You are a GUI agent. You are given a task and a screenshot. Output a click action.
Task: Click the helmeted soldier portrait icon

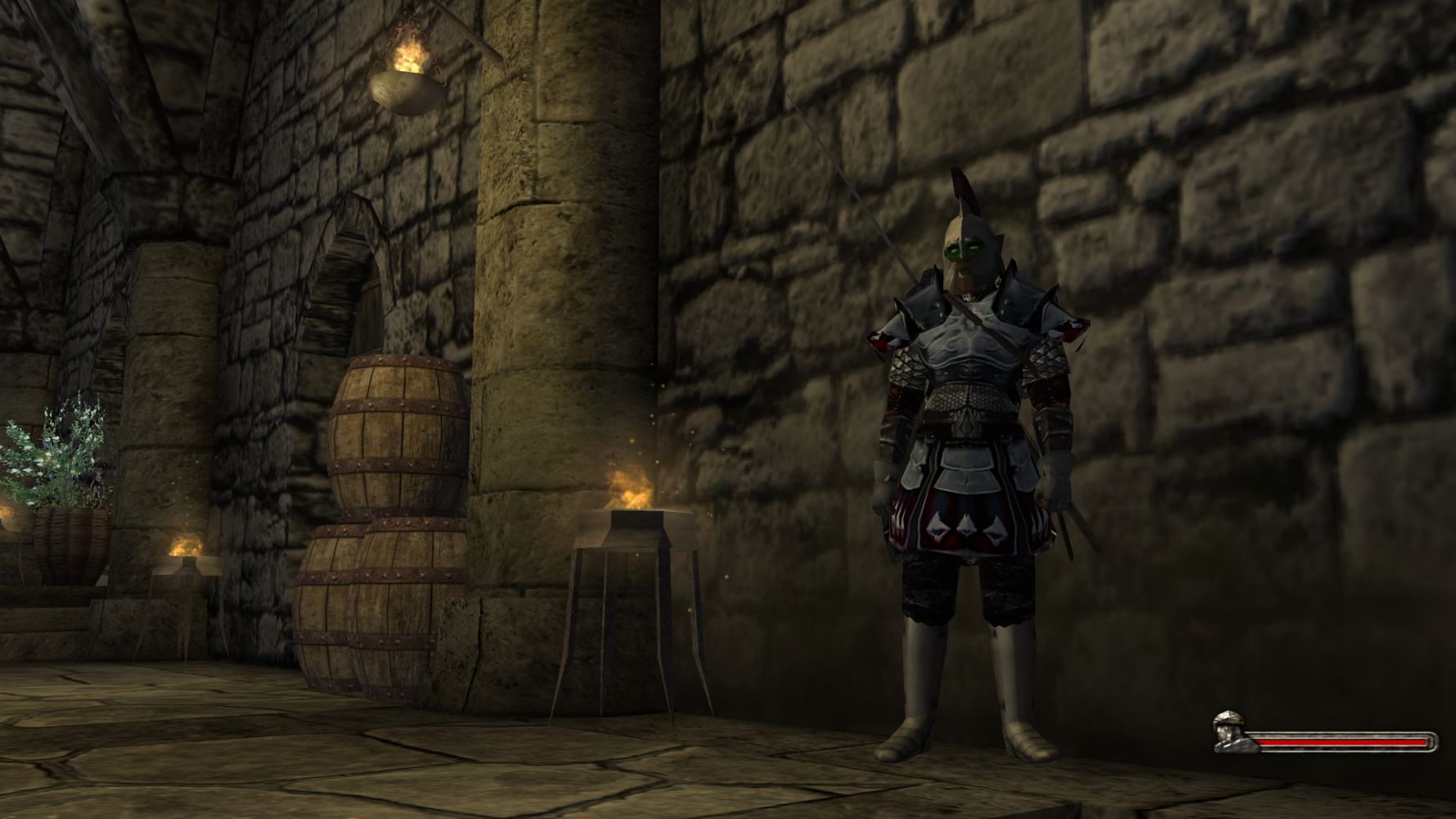click(x=1232, y=730)
